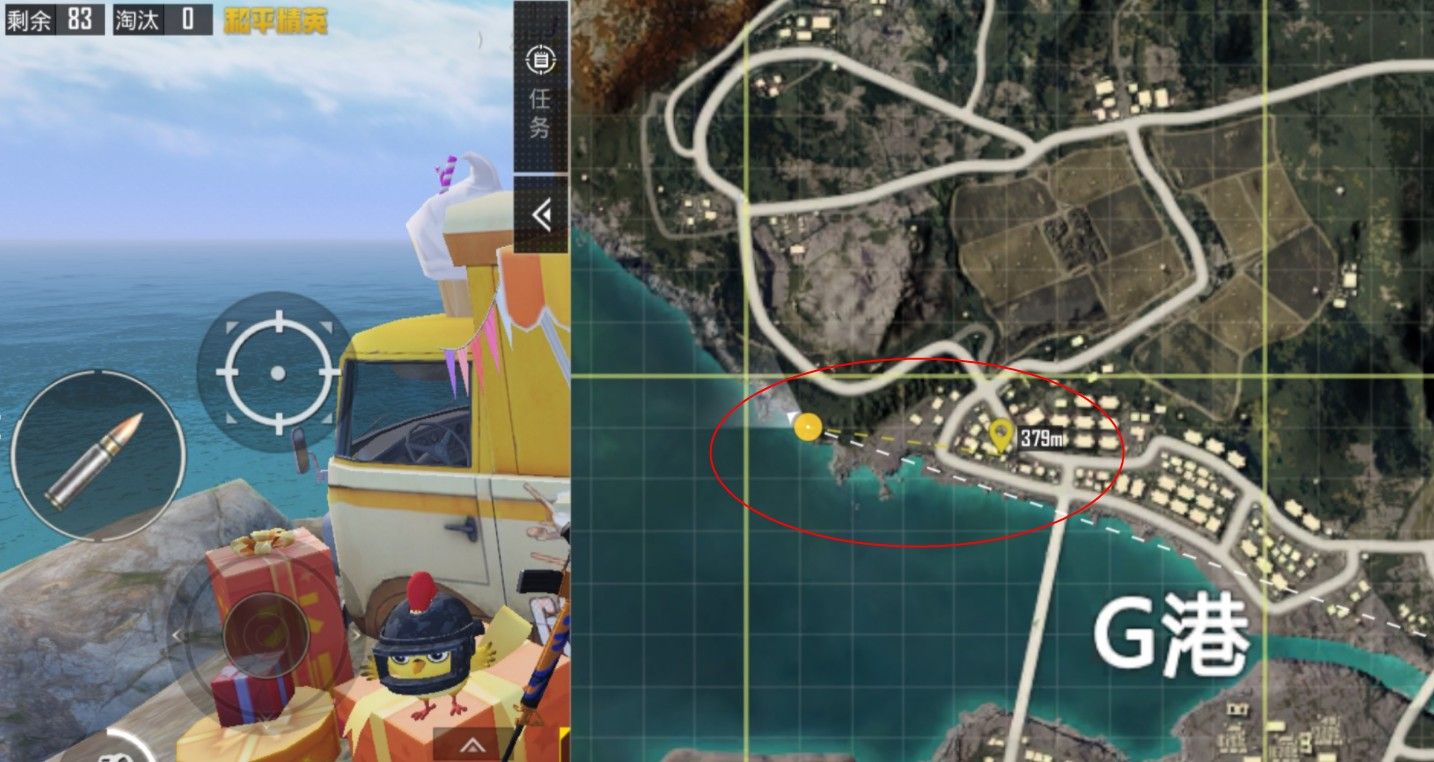Tap the yellow player position dot on map

pyautogui.click(x=810, y=427)
